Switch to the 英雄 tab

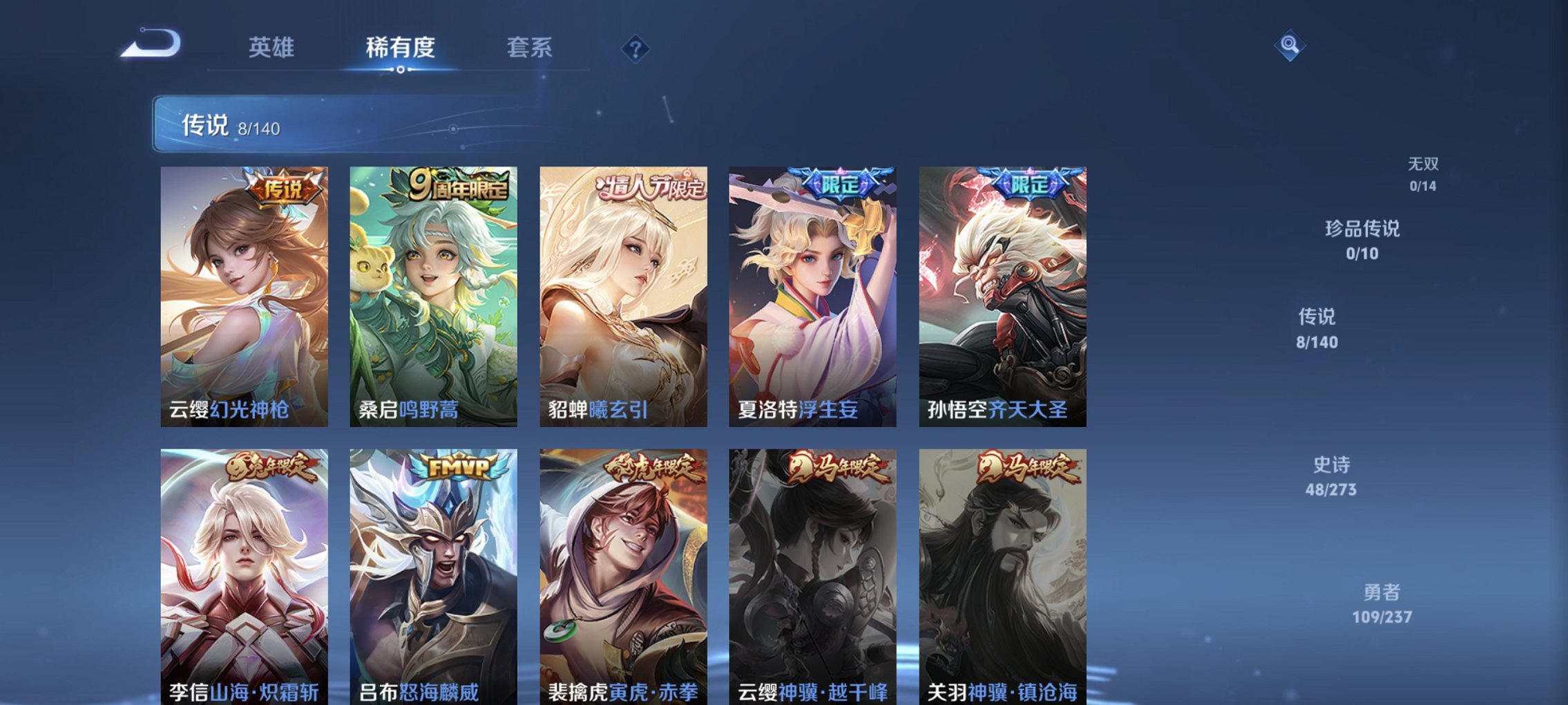tap(271, 48)
